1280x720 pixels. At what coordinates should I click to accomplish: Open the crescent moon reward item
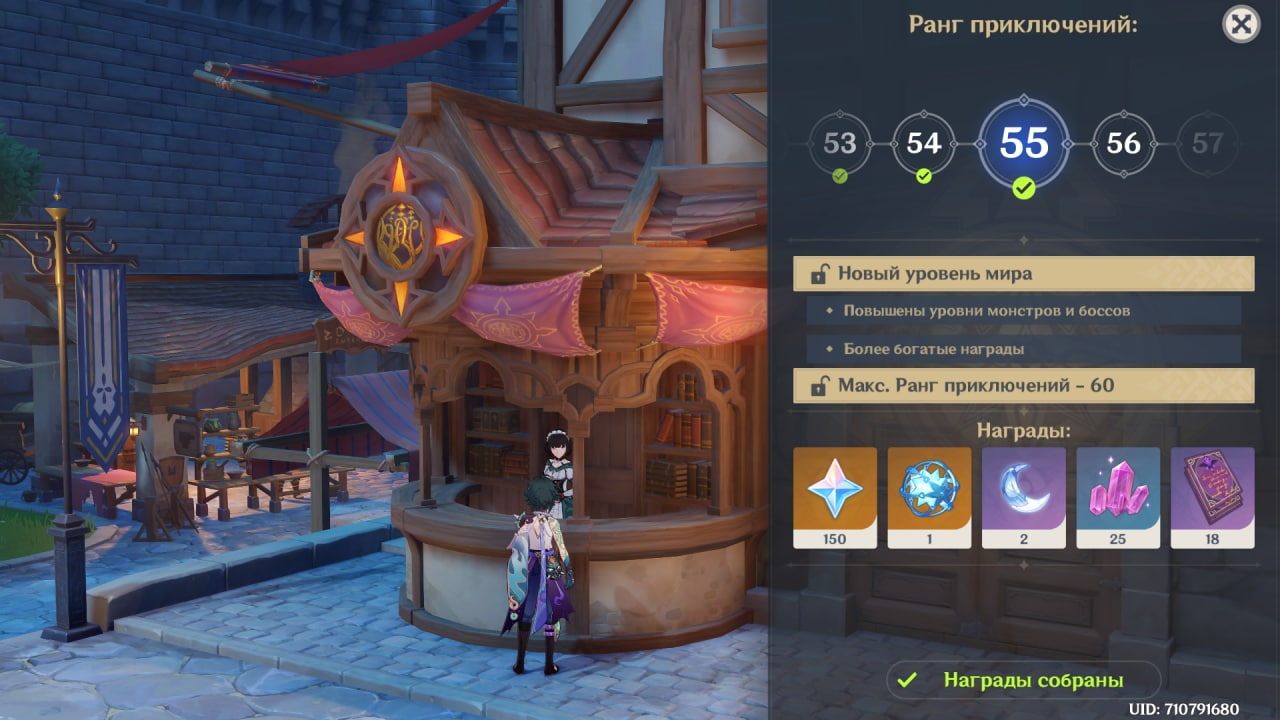tap(1023, 497)
